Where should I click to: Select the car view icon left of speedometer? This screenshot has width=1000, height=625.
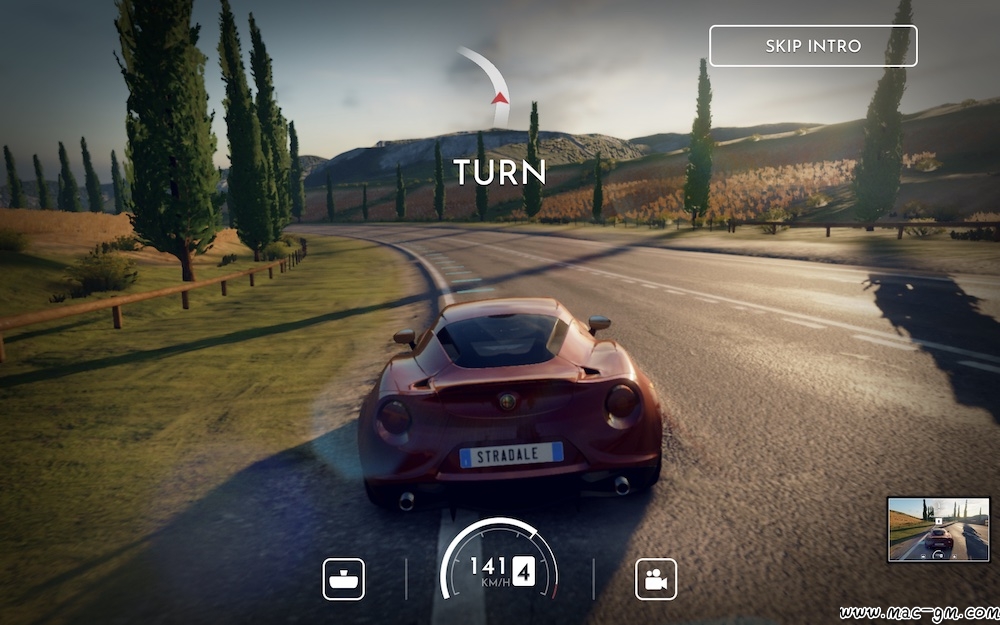coord(343,579)
